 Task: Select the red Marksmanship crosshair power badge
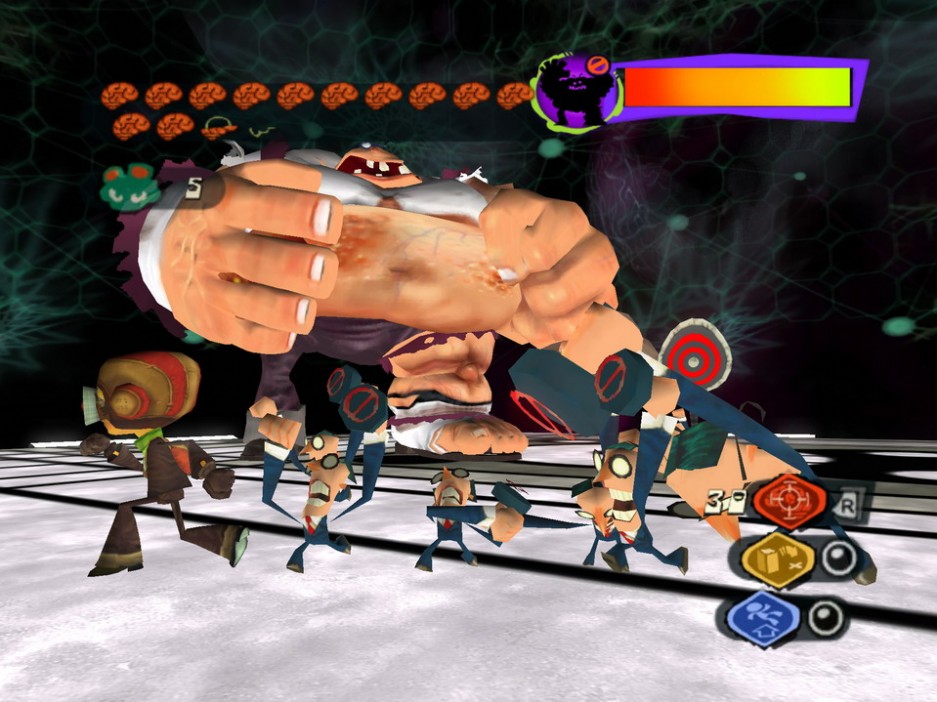click(787, 500)
